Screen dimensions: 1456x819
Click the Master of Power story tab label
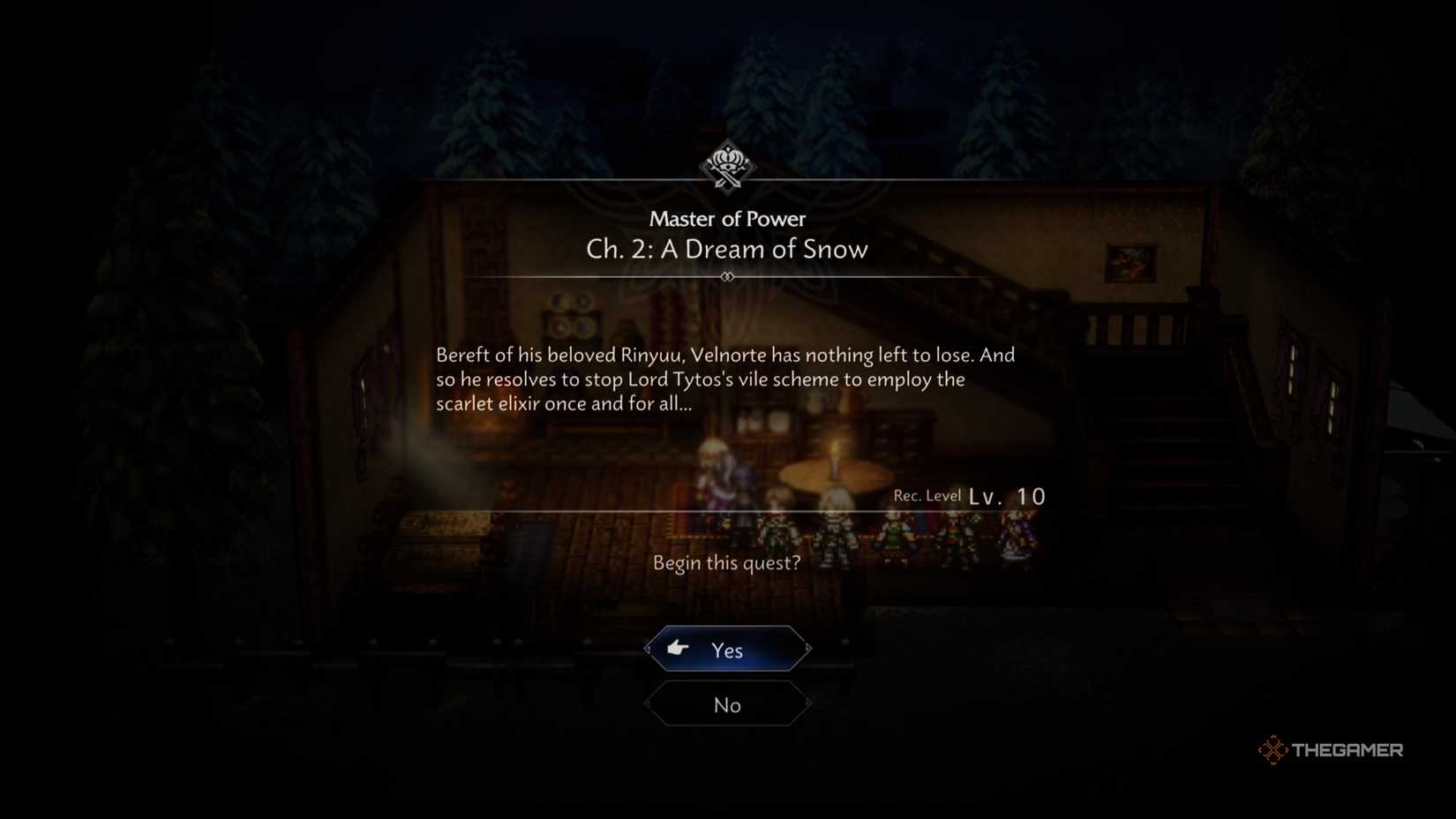pos(727,219)
